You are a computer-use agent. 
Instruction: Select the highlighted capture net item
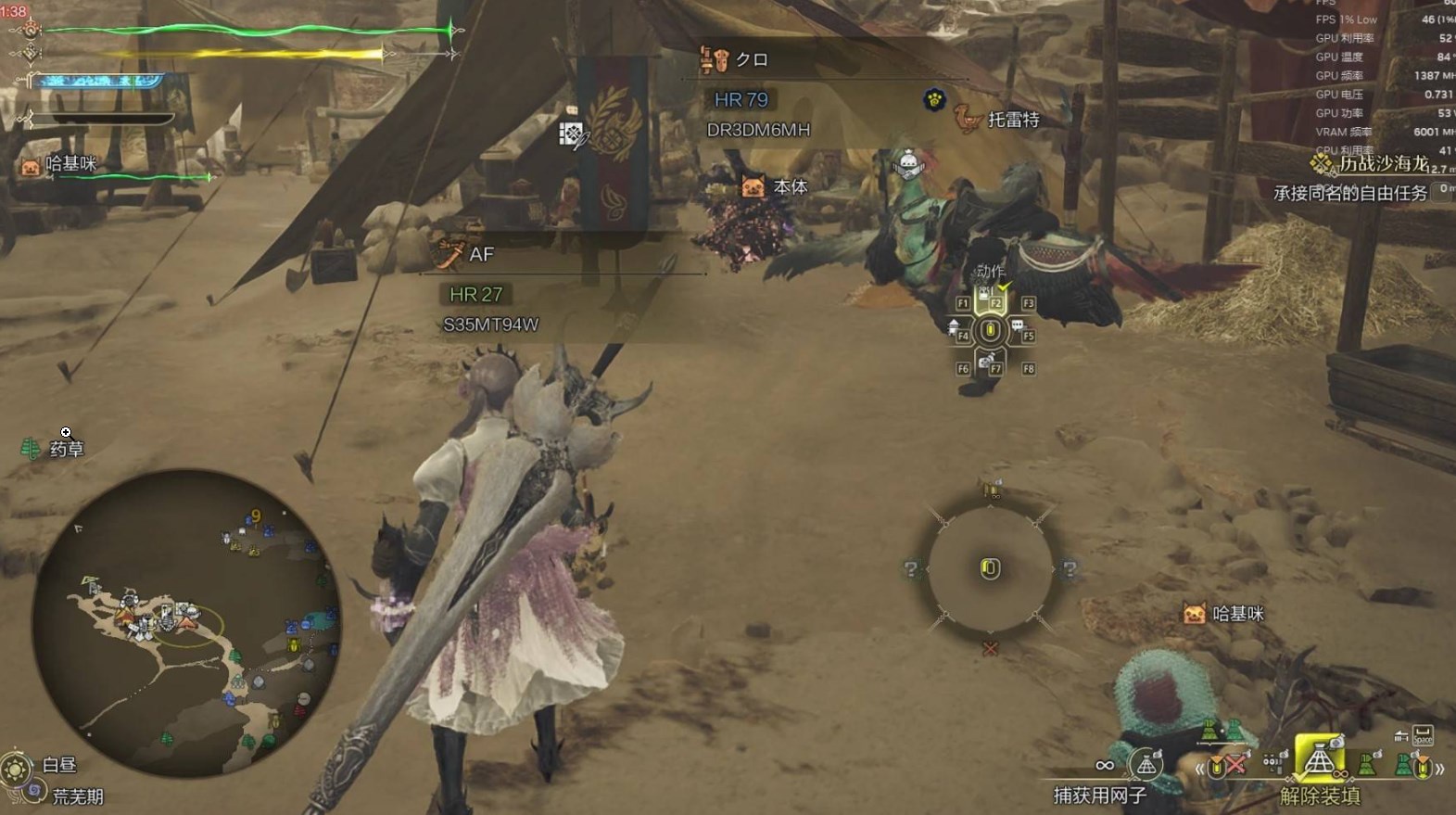[1319, 762]
